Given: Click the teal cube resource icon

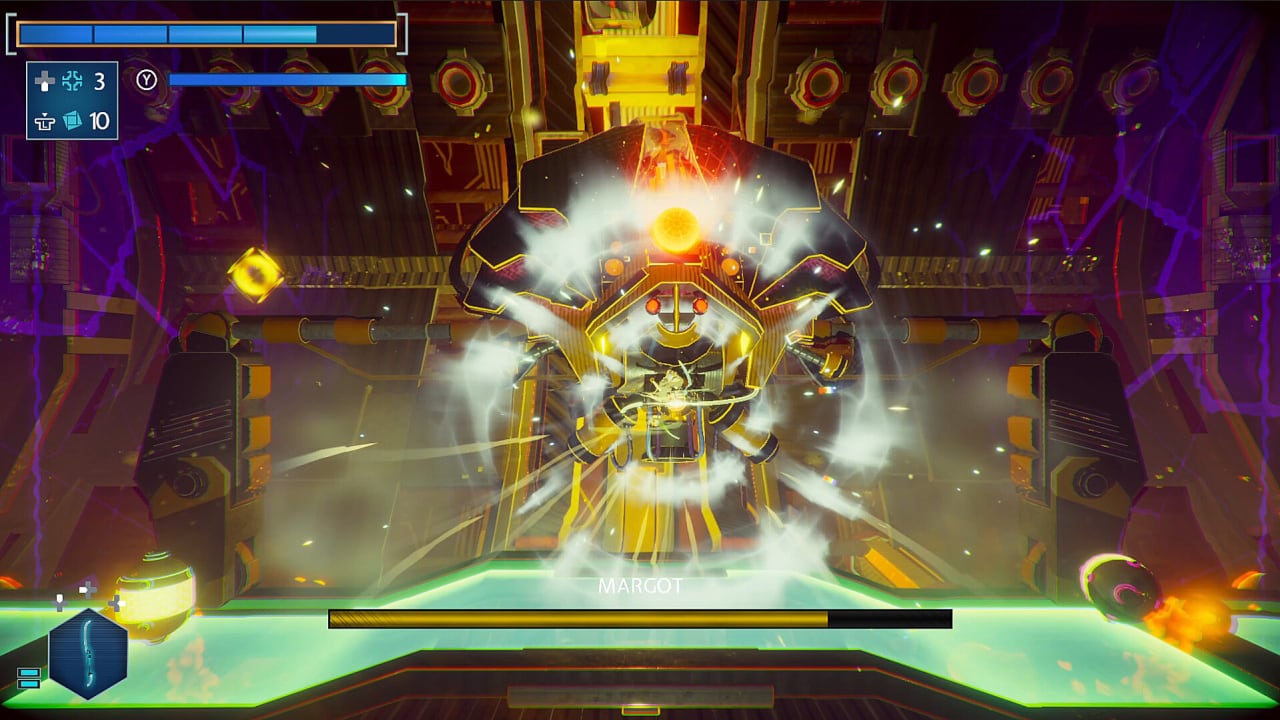Looking at the screenshot, I should (72, 121).
